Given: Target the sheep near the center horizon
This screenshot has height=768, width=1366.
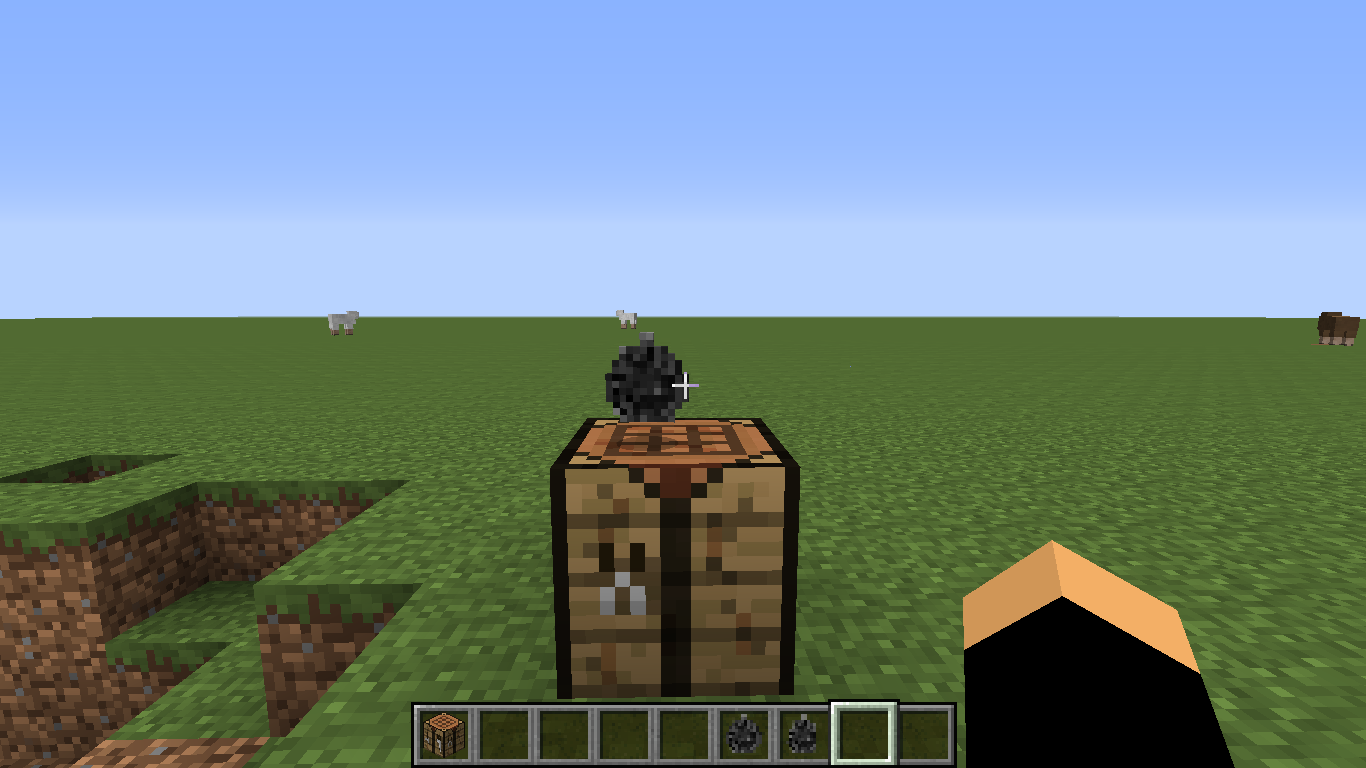Looking at the screenshot, I should [625, 318].
